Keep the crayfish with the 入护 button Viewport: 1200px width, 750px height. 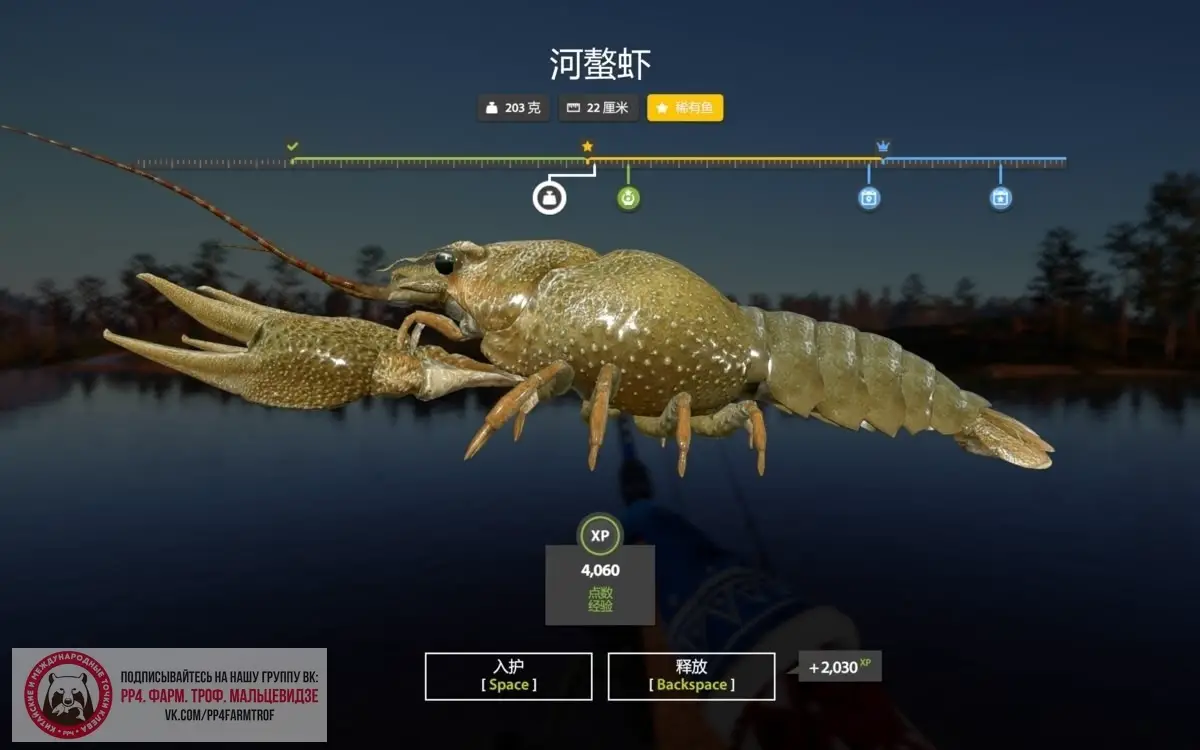pos(508,676)
